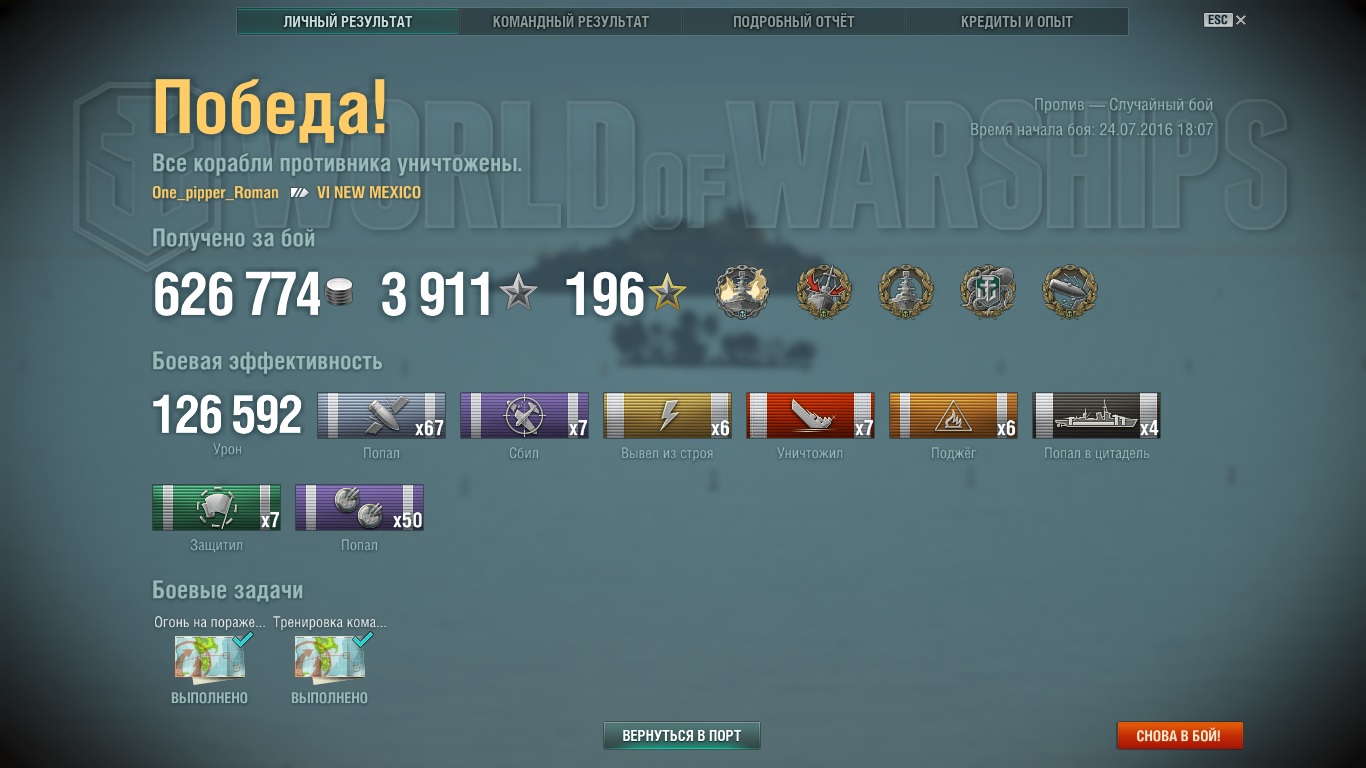Click the last achievement medal with the shell
The height and width of the screenshot is (768, 1366).
coord(1069,293)
